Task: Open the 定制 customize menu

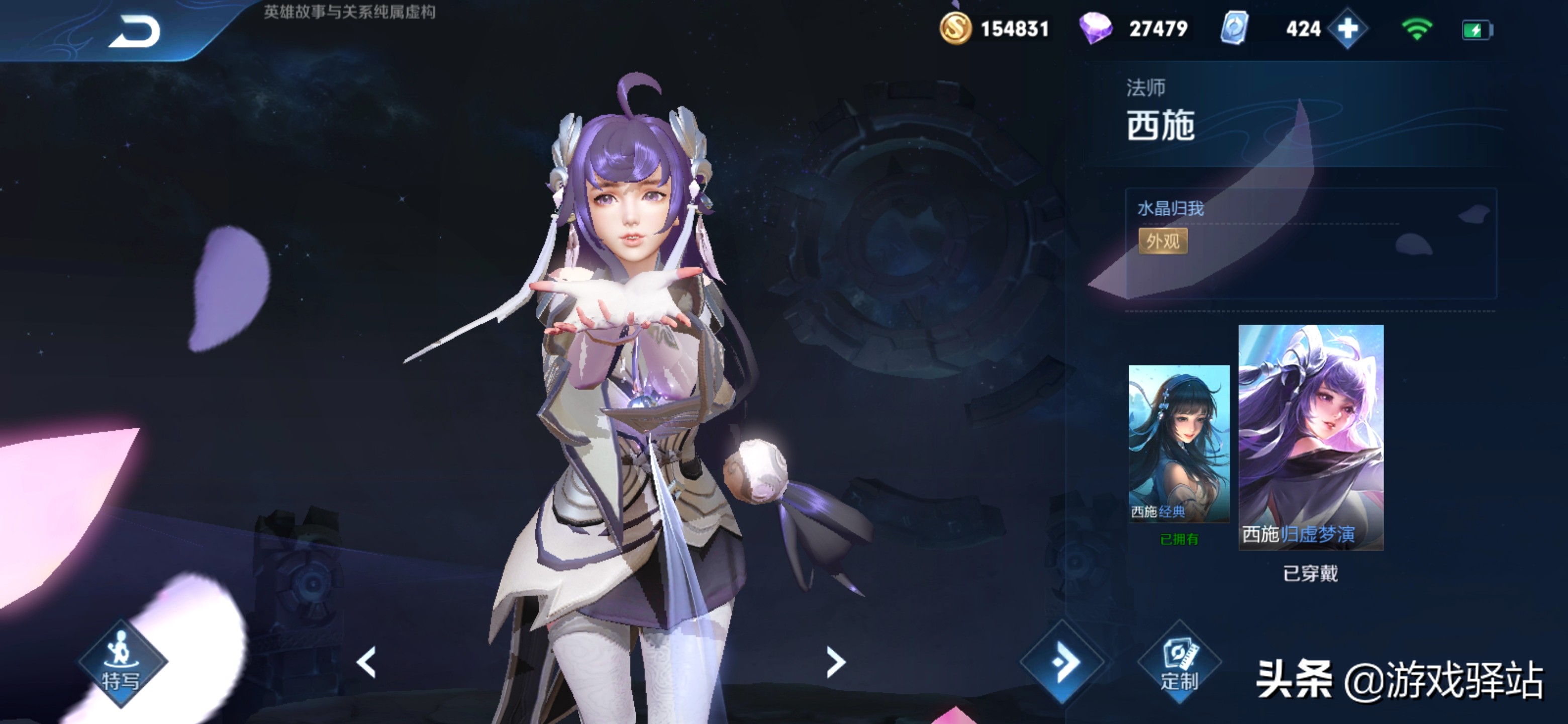Action: tap(1179, 663)
